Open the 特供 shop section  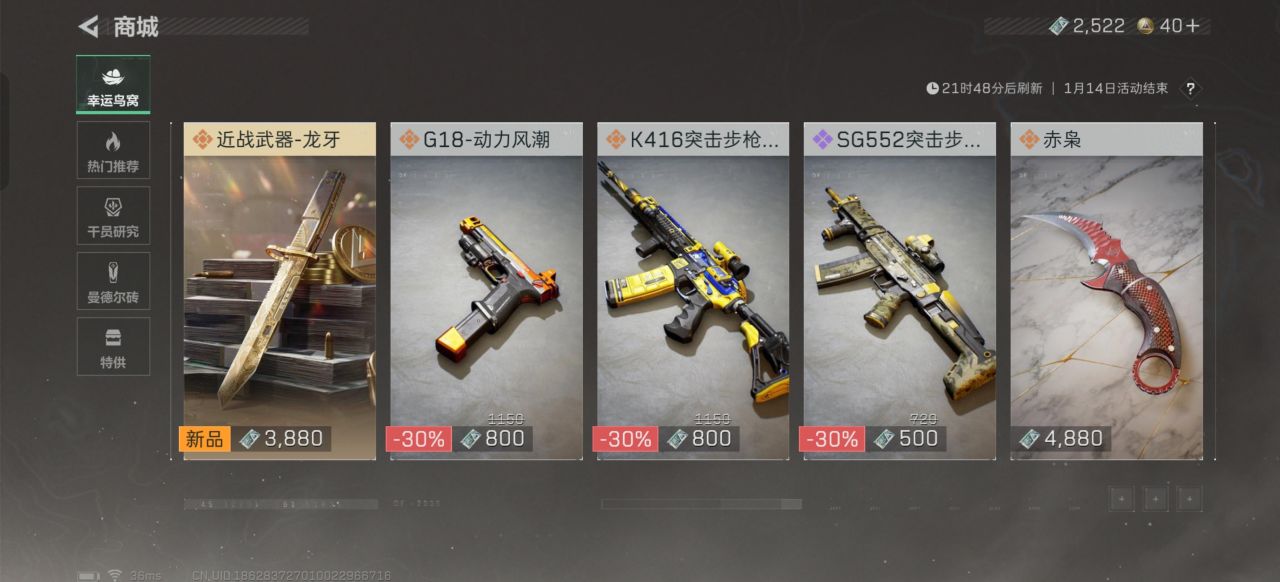113,346
